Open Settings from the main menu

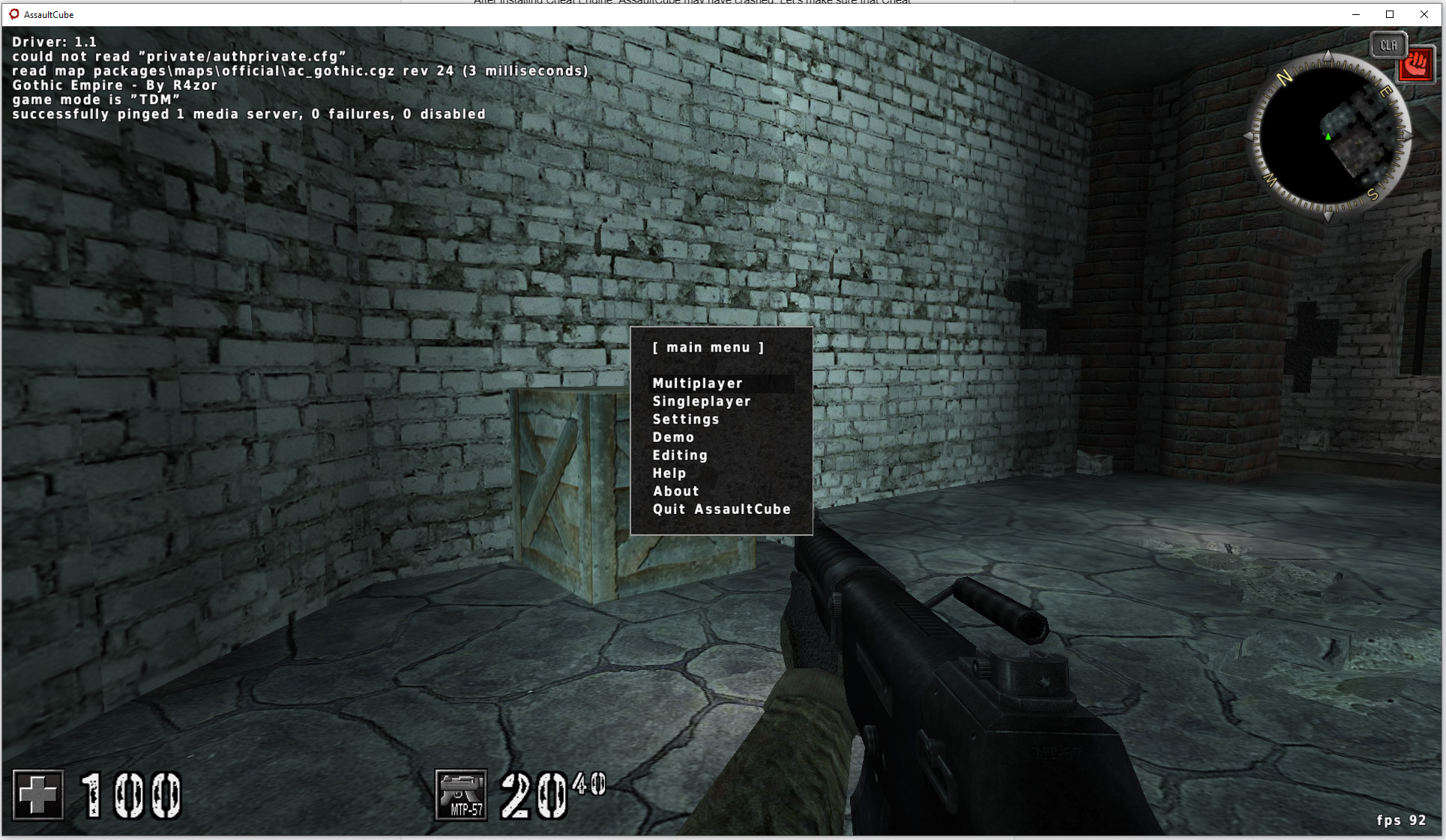pos(686,420)
